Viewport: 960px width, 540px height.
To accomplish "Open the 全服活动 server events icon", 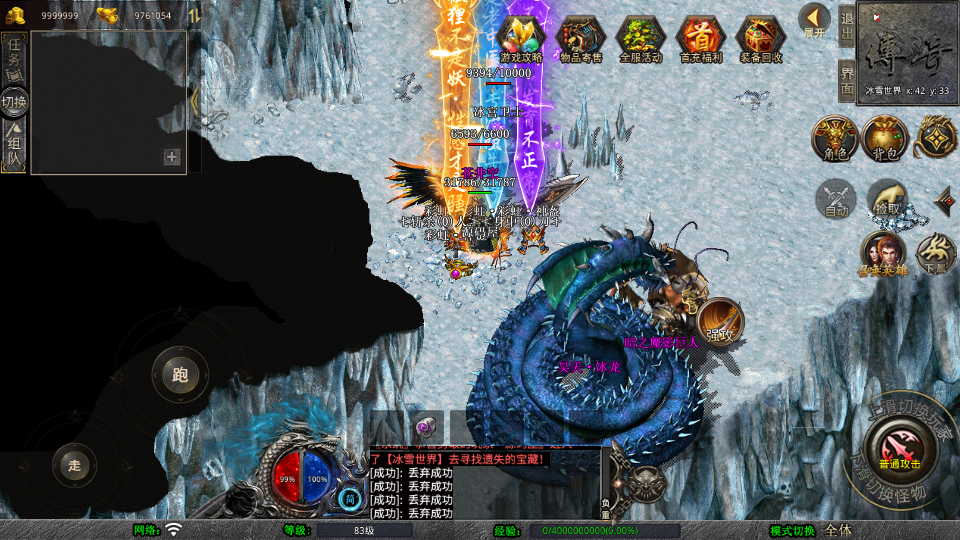I will click(x=641, y=38).
